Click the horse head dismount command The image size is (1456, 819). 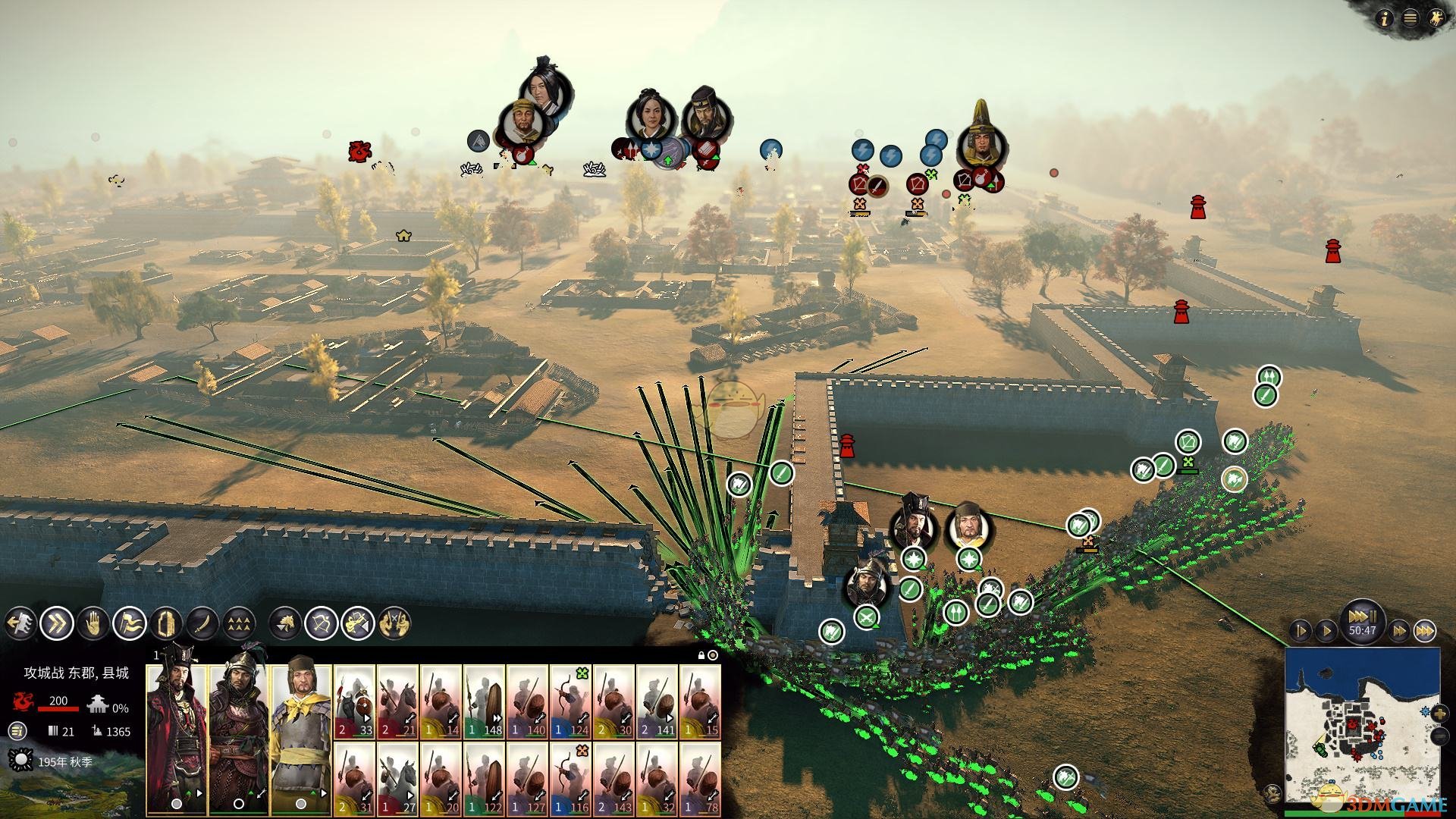coord(286,624)
